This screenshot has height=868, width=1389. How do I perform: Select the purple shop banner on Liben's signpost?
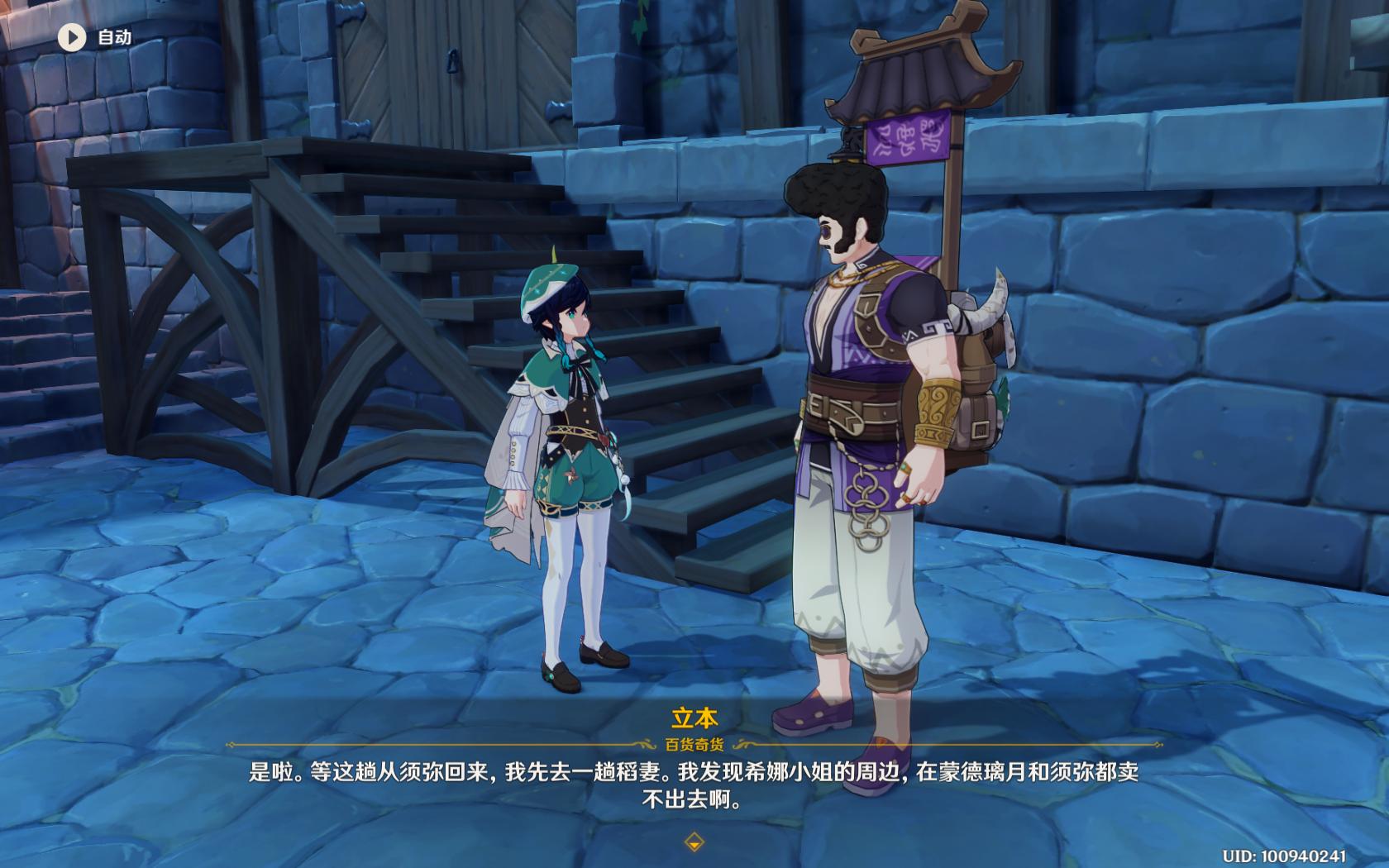tap(908, 142)
